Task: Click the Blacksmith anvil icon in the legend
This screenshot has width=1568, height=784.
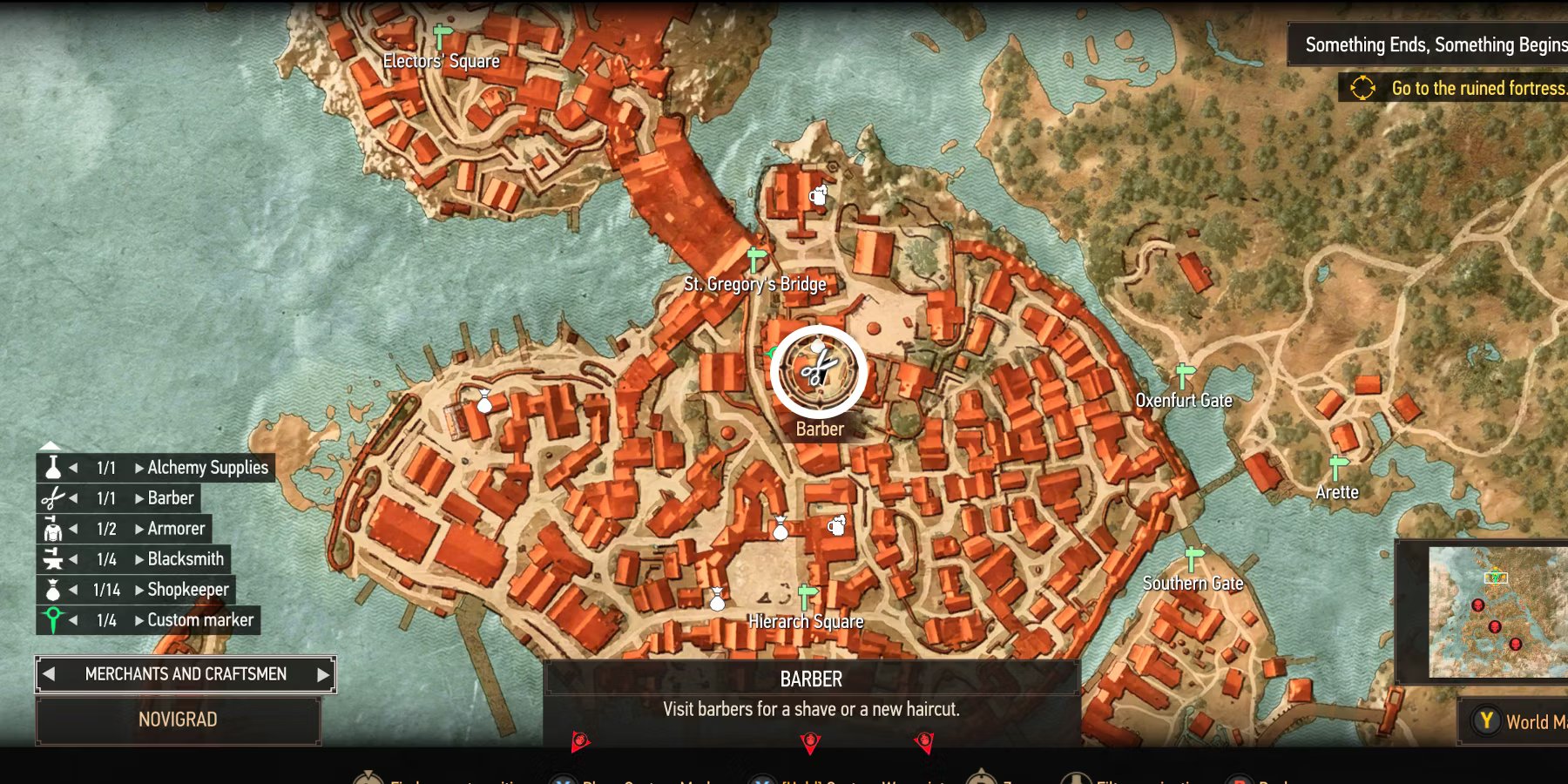Action: pyautogui.click(x=52, y=559)
